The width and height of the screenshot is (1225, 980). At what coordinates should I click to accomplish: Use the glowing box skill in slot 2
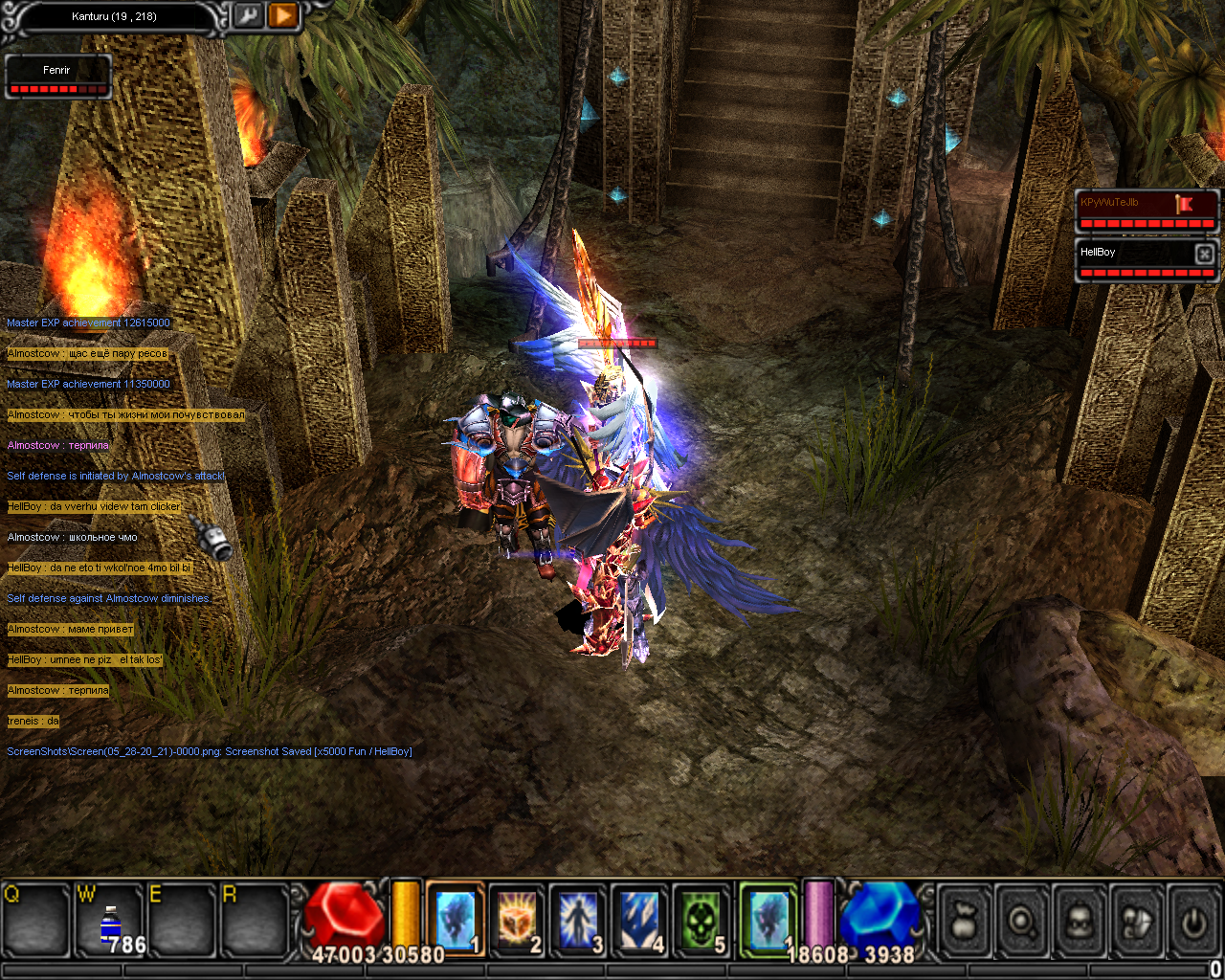517,920
